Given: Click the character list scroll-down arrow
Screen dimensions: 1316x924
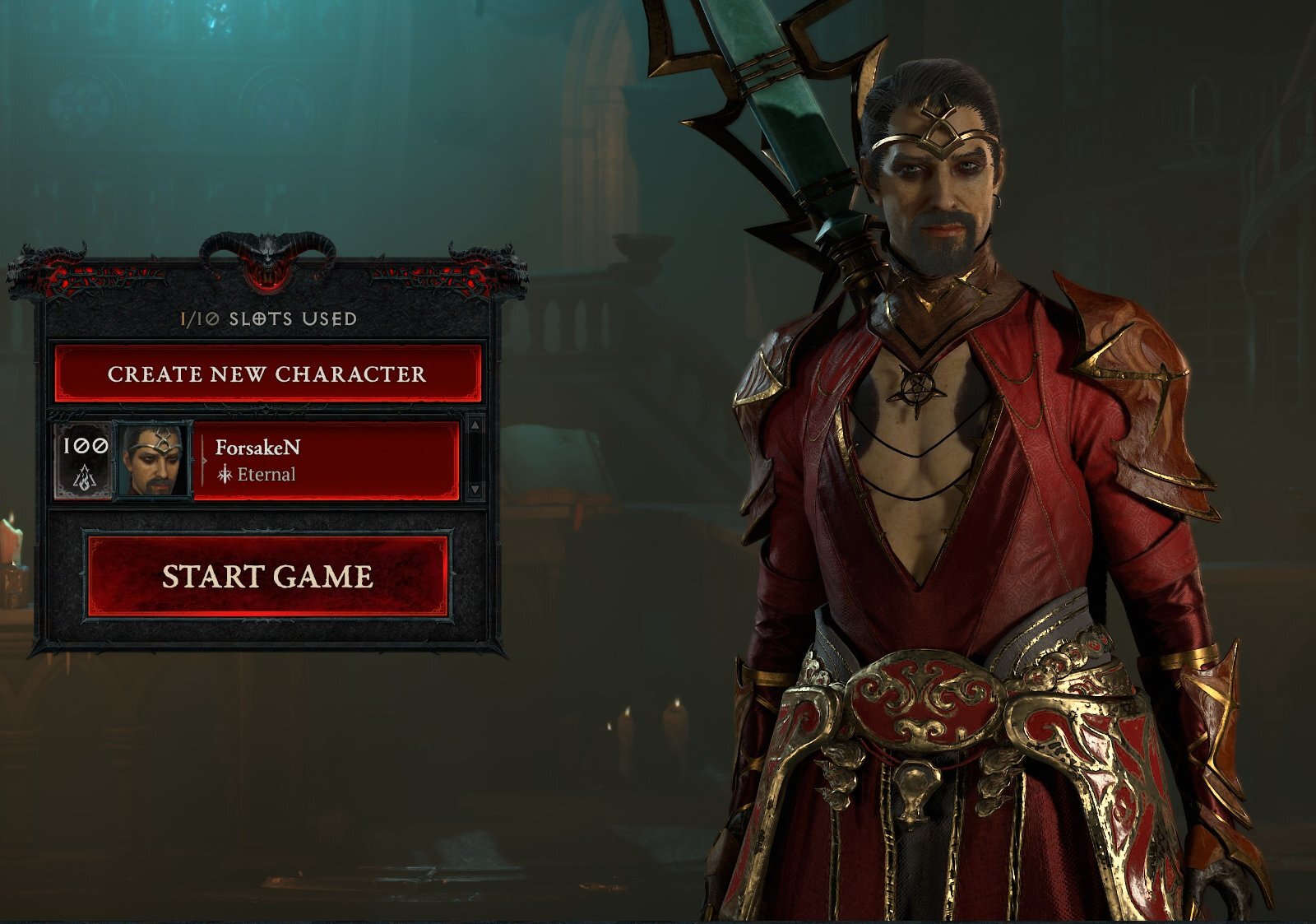Looking at the screenshot, I should pos(475,490).
